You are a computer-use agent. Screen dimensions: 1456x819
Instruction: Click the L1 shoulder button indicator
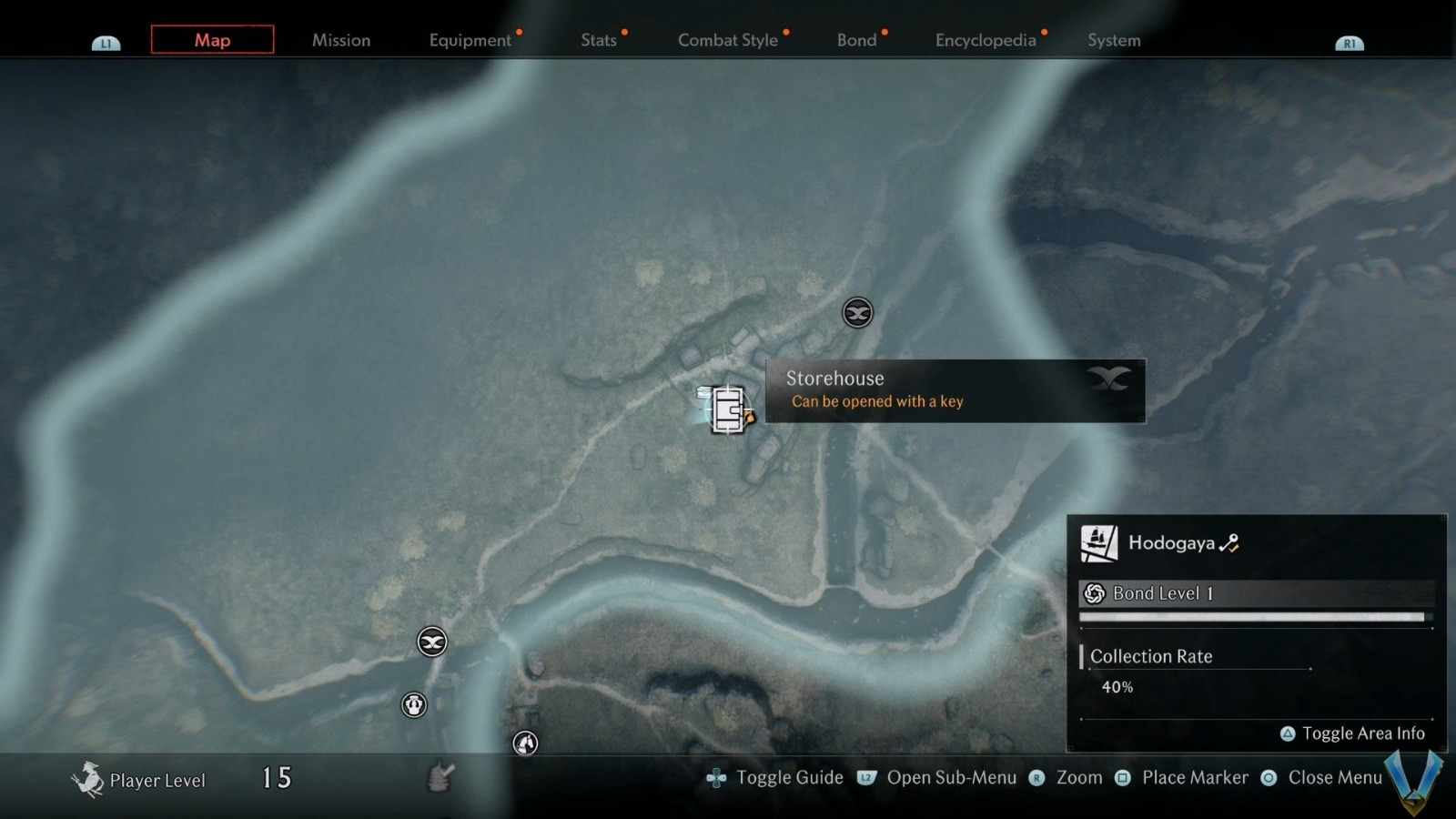pos(106,41)
